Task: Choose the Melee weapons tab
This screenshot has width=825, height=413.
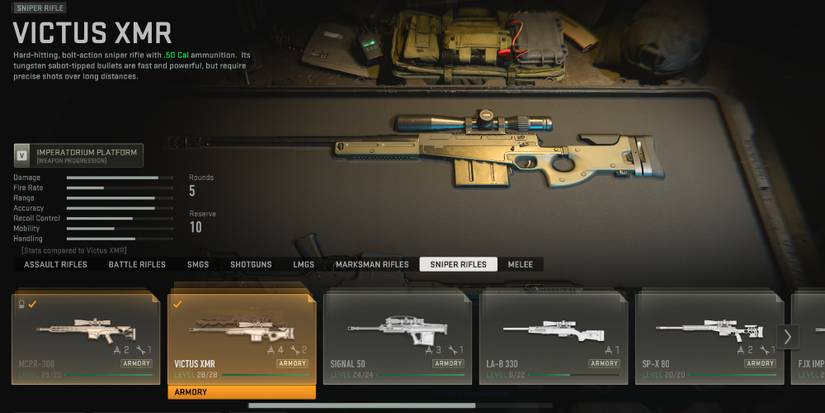Action: (521, 264)
